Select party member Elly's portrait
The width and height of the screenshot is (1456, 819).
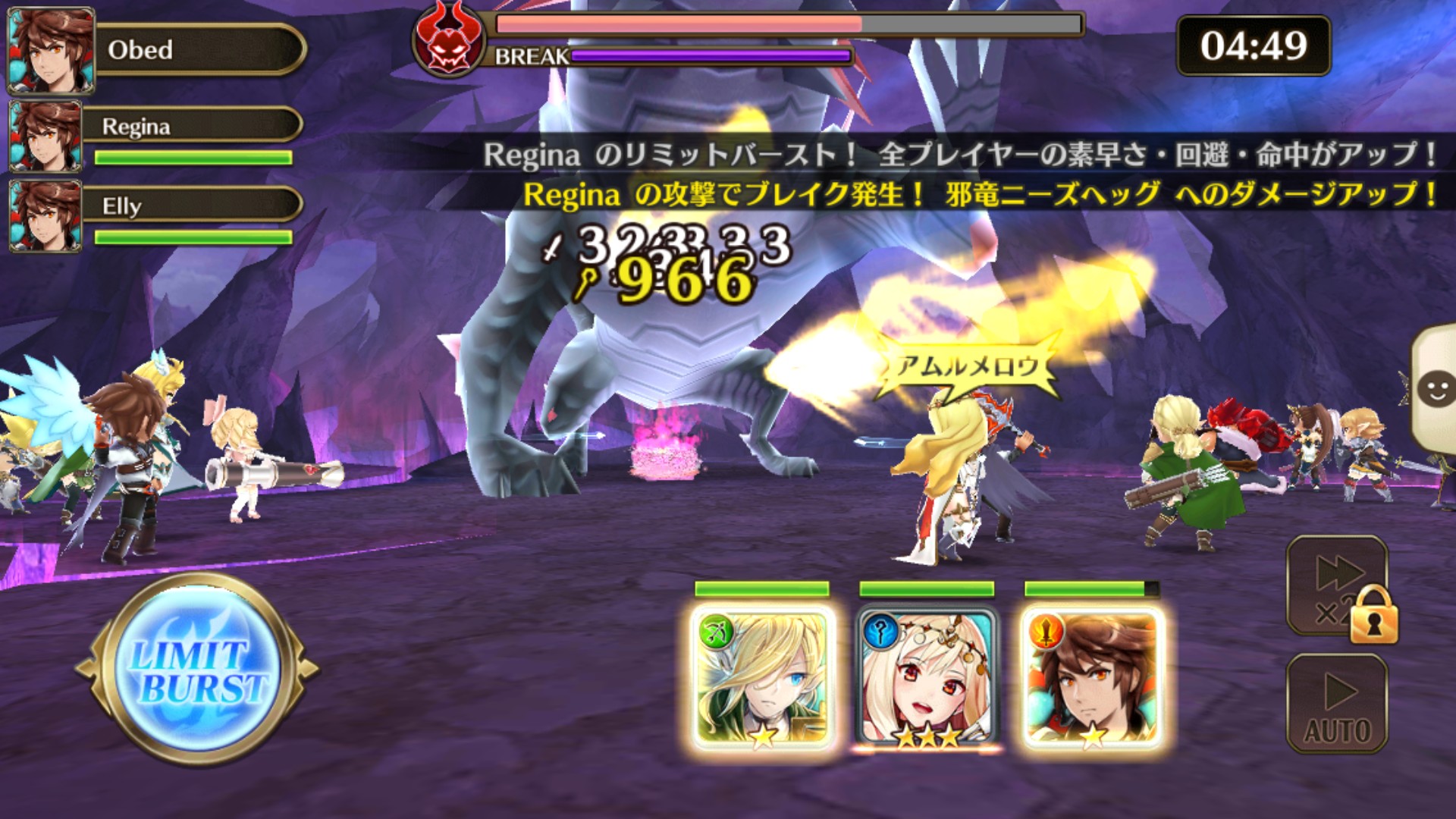pos(46,215)
